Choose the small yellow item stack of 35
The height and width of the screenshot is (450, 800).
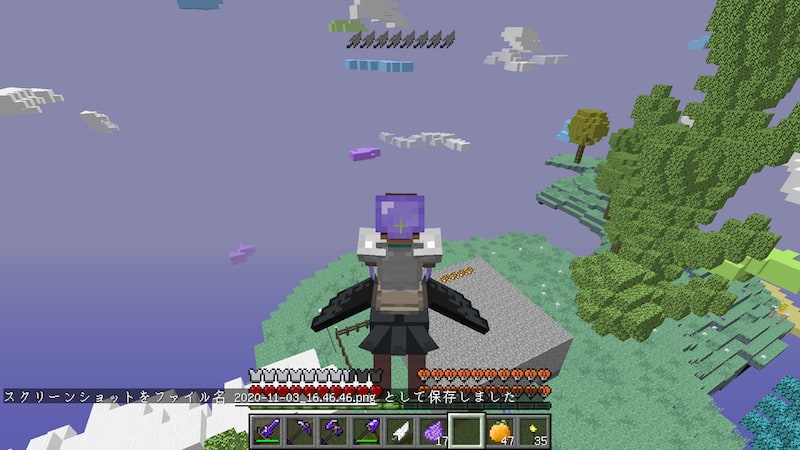point(532,432)
